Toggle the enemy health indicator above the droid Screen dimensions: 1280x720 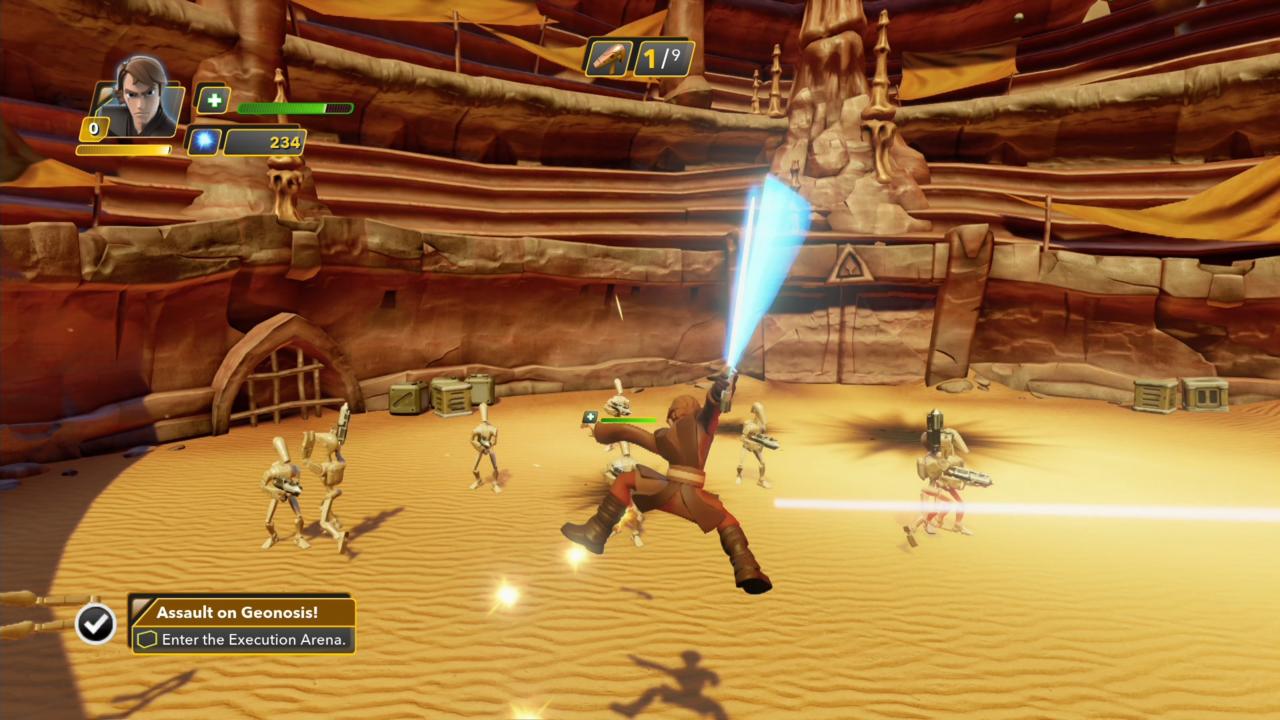pos(628,420)
